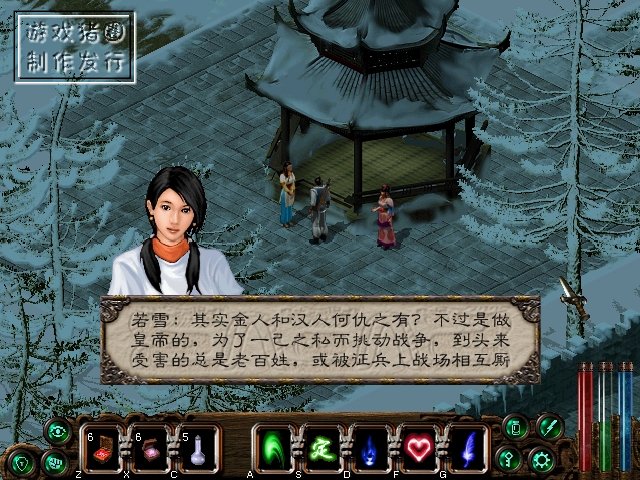The image size is (640, 480).
Task: Open the round jar button
Action: tap(516, 429)
